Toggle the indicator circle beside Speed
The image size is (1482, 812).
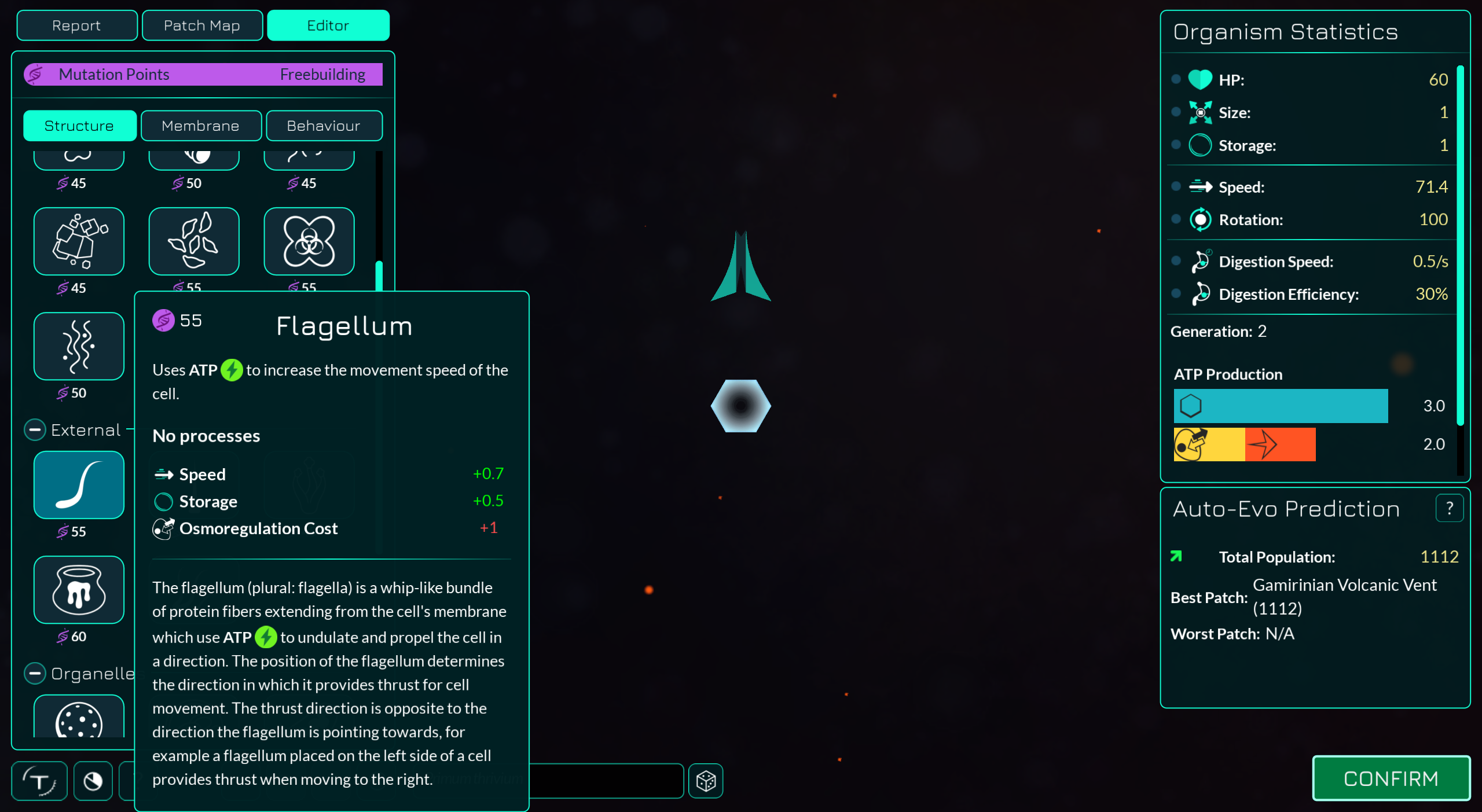point(1176,186)
